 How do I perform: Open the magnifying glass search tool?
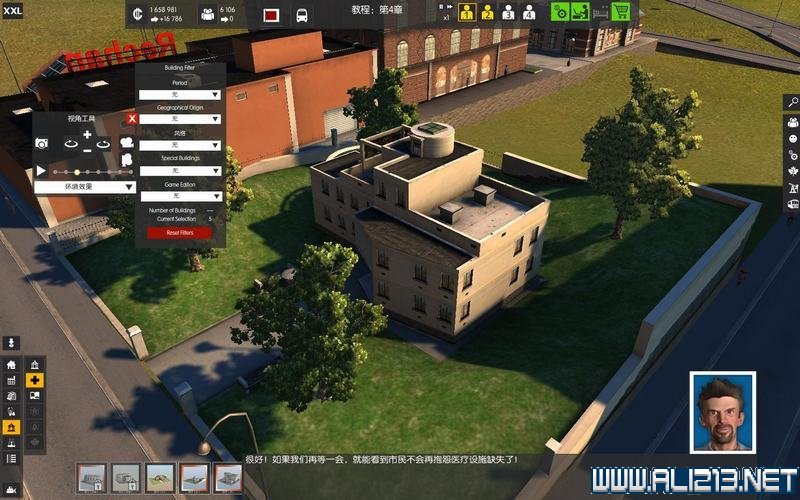pyautogui.click(x=792, y=102)
